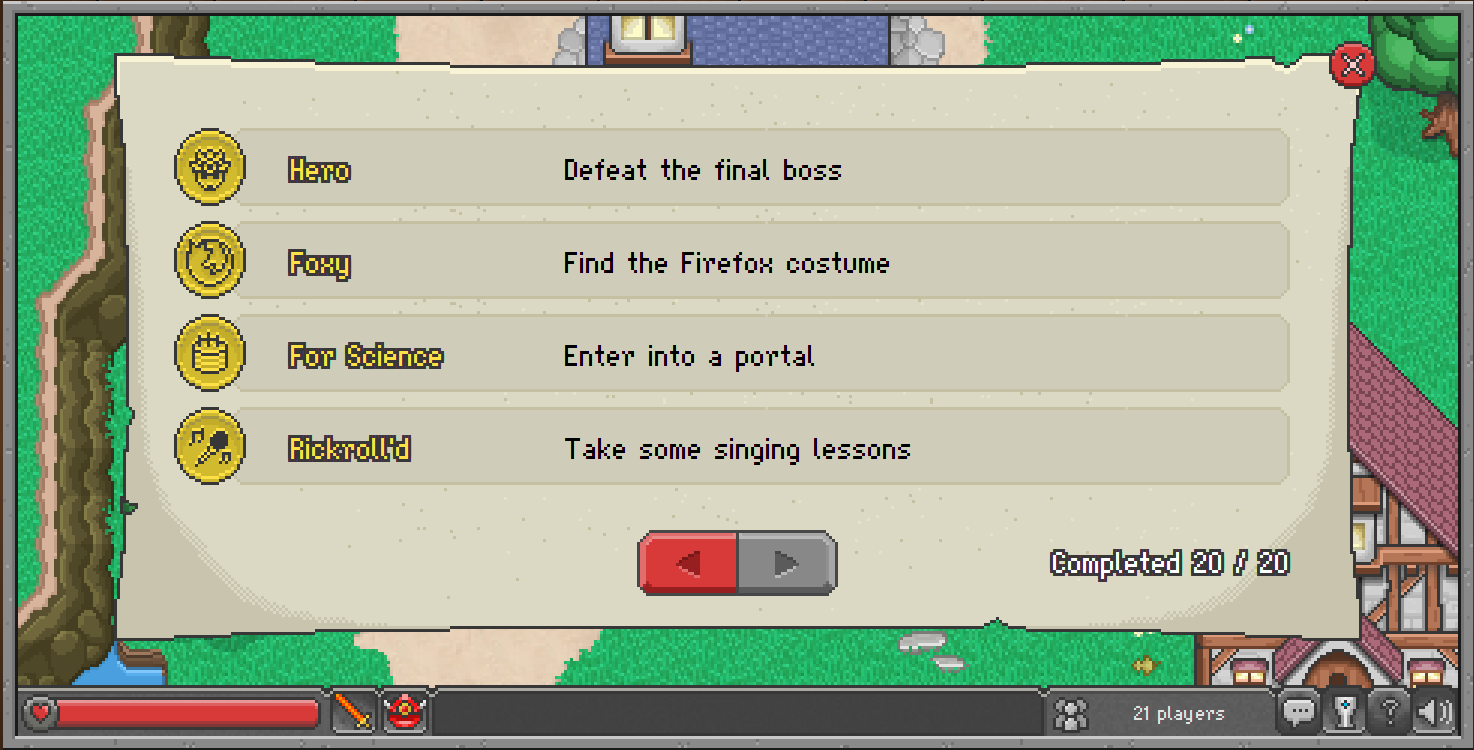Click the Foxy achievement circular badge
Viewport: 1474px width, 750px height.
(x=209, y=261)
